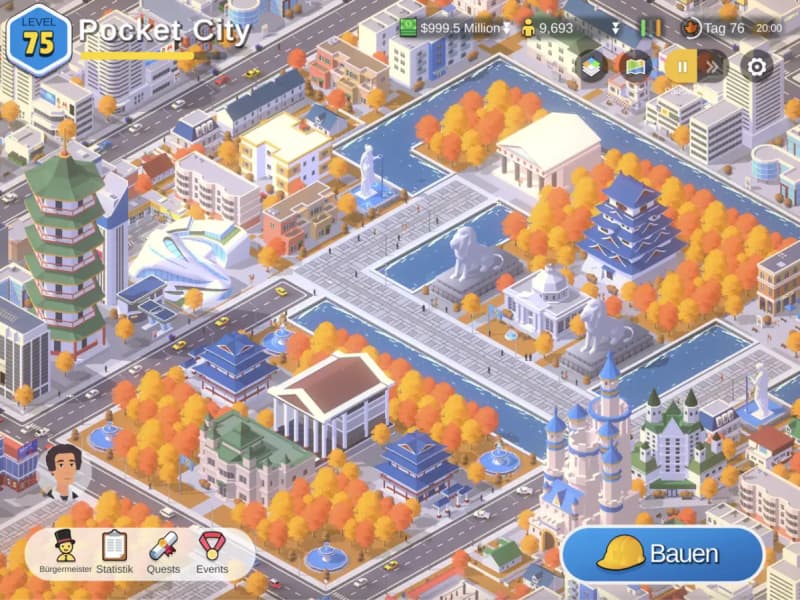View the Events medal menu
The width and height of the screenshot is (800, 600).
point(211,551)
